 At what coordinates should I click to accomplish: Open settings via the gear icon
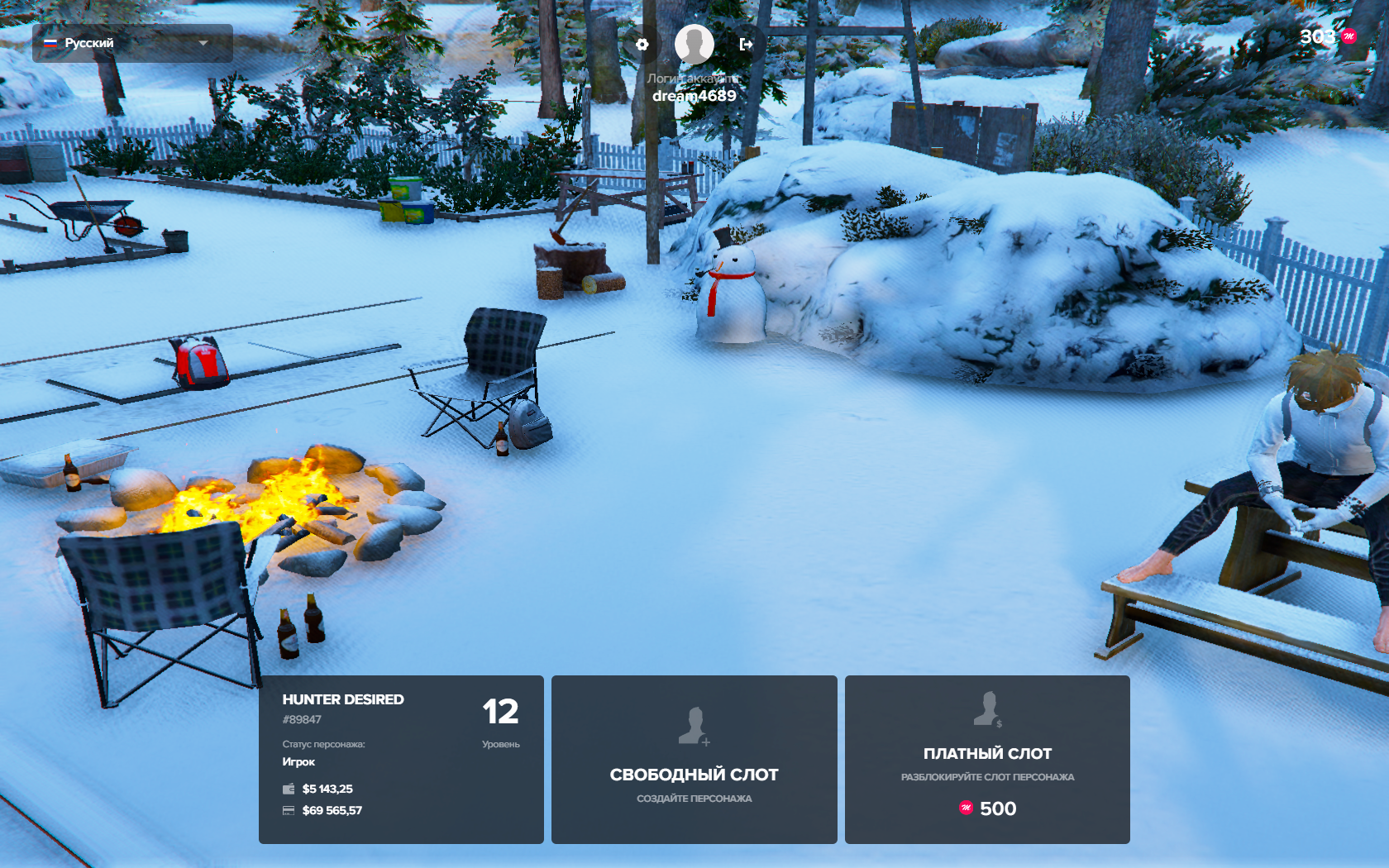pos(642,45)
